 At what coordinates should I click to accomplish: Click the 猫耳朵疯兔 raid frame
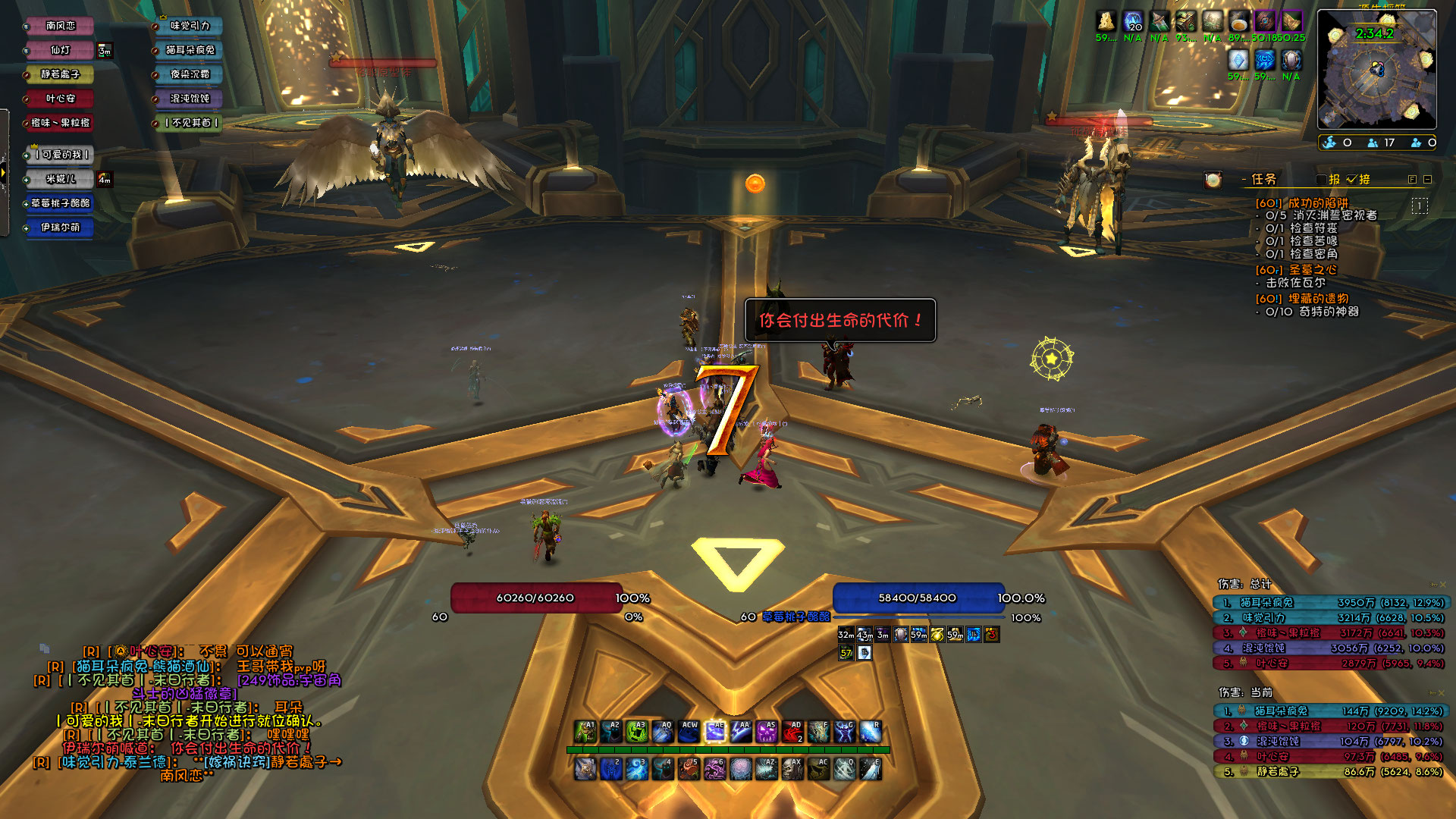[x=190, y=50]
